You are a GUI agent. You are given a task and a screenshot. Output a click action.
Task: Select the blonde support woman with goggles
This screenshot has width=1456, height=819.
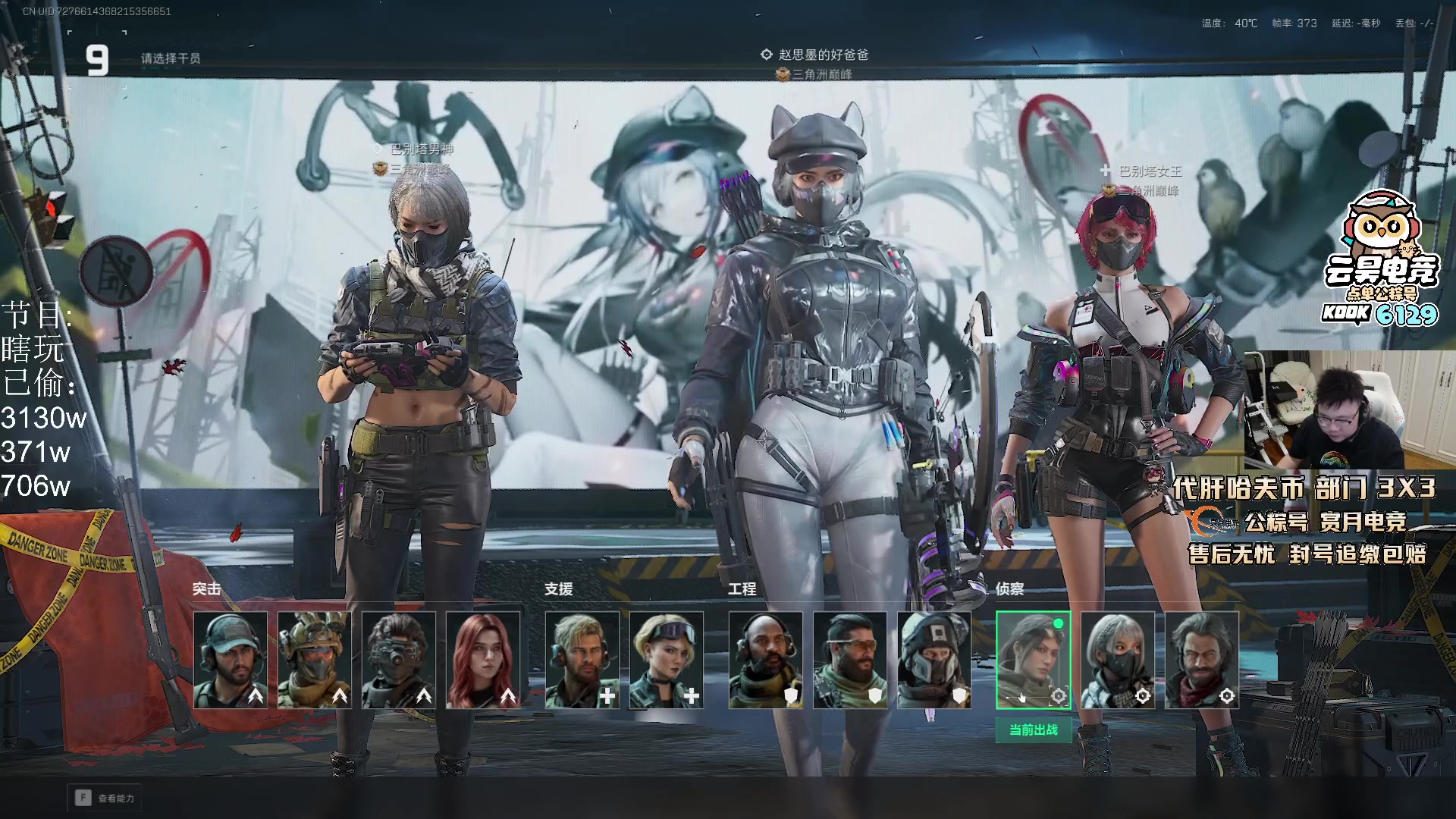(x=666, y=660)
